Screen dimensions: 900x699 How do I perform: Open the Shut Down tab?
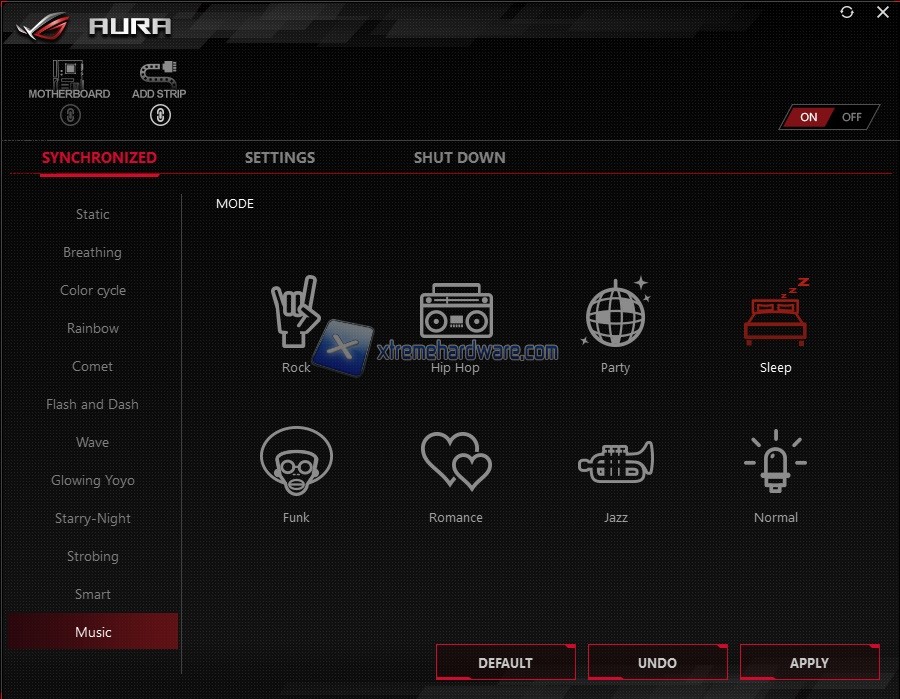click(459, 158)
